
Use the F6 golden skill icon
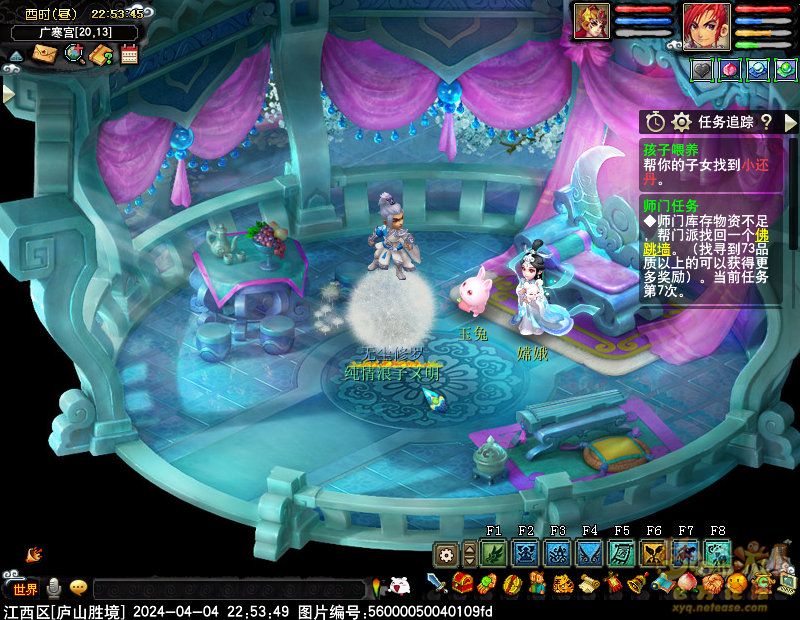654,553
